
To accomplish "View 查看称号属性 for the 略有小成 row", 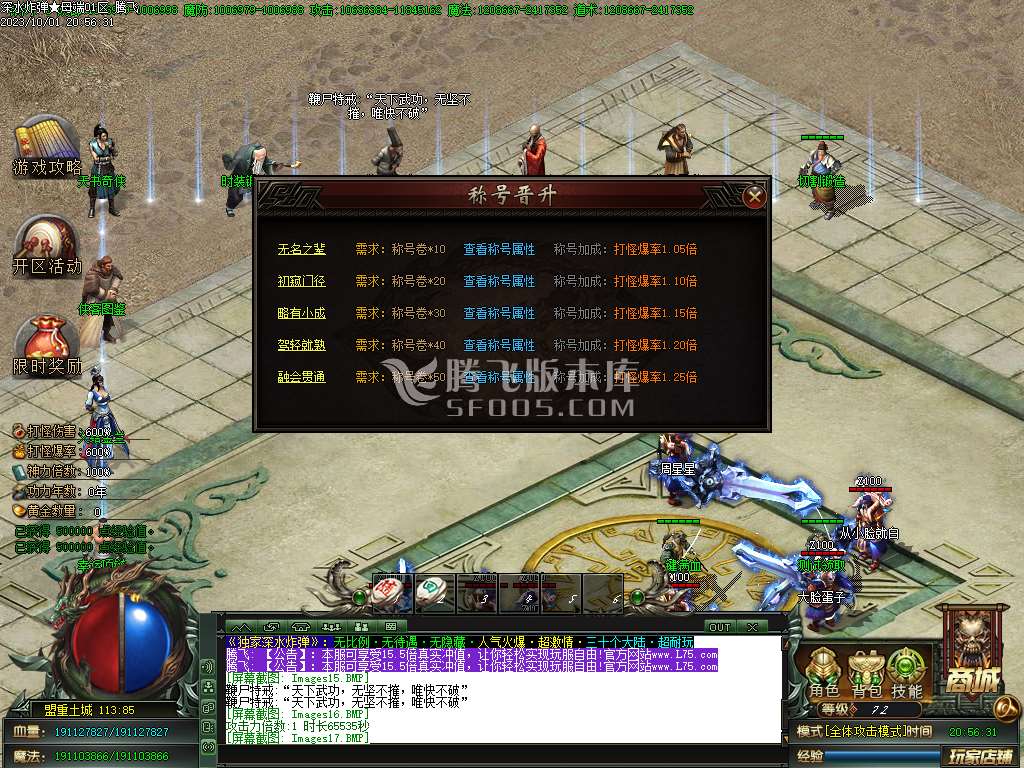I will [x=499, y=313].
